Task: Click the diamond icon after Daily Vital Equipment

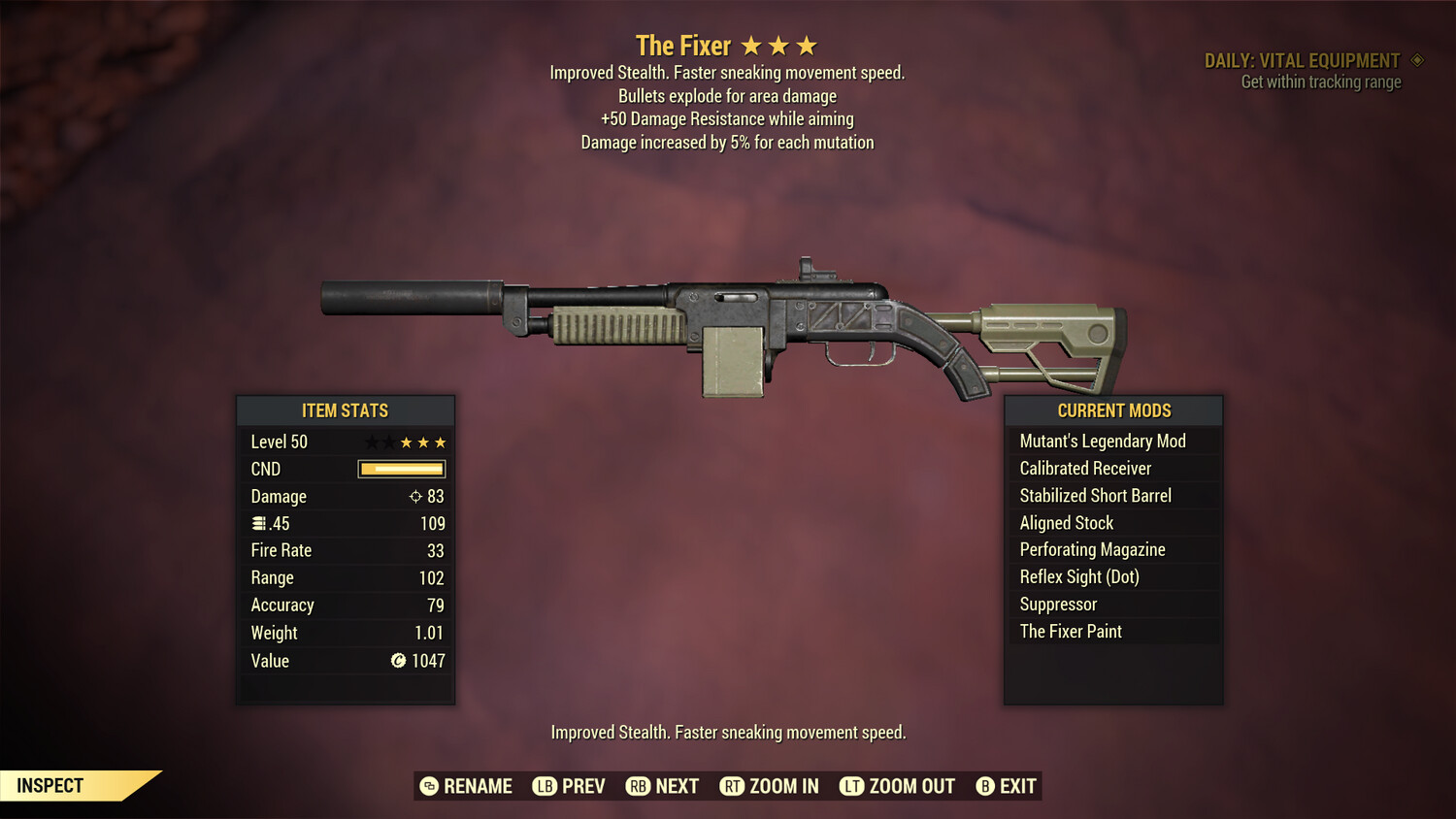Action: coord(1417,60)
